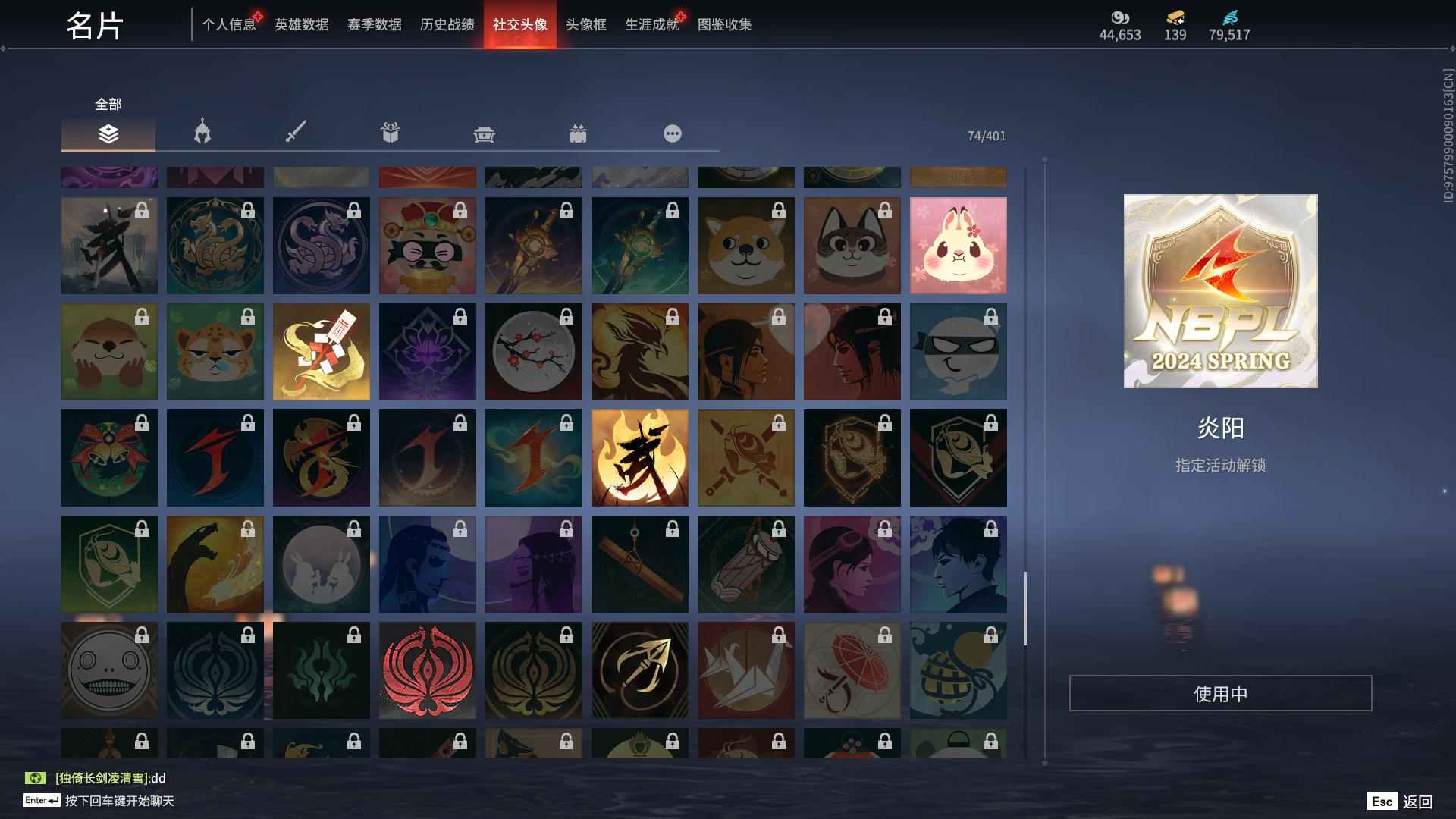The image size is (1456, 819).
Task: Expand the chat bar by pressing Enter prompt
Action: point(114,800)
